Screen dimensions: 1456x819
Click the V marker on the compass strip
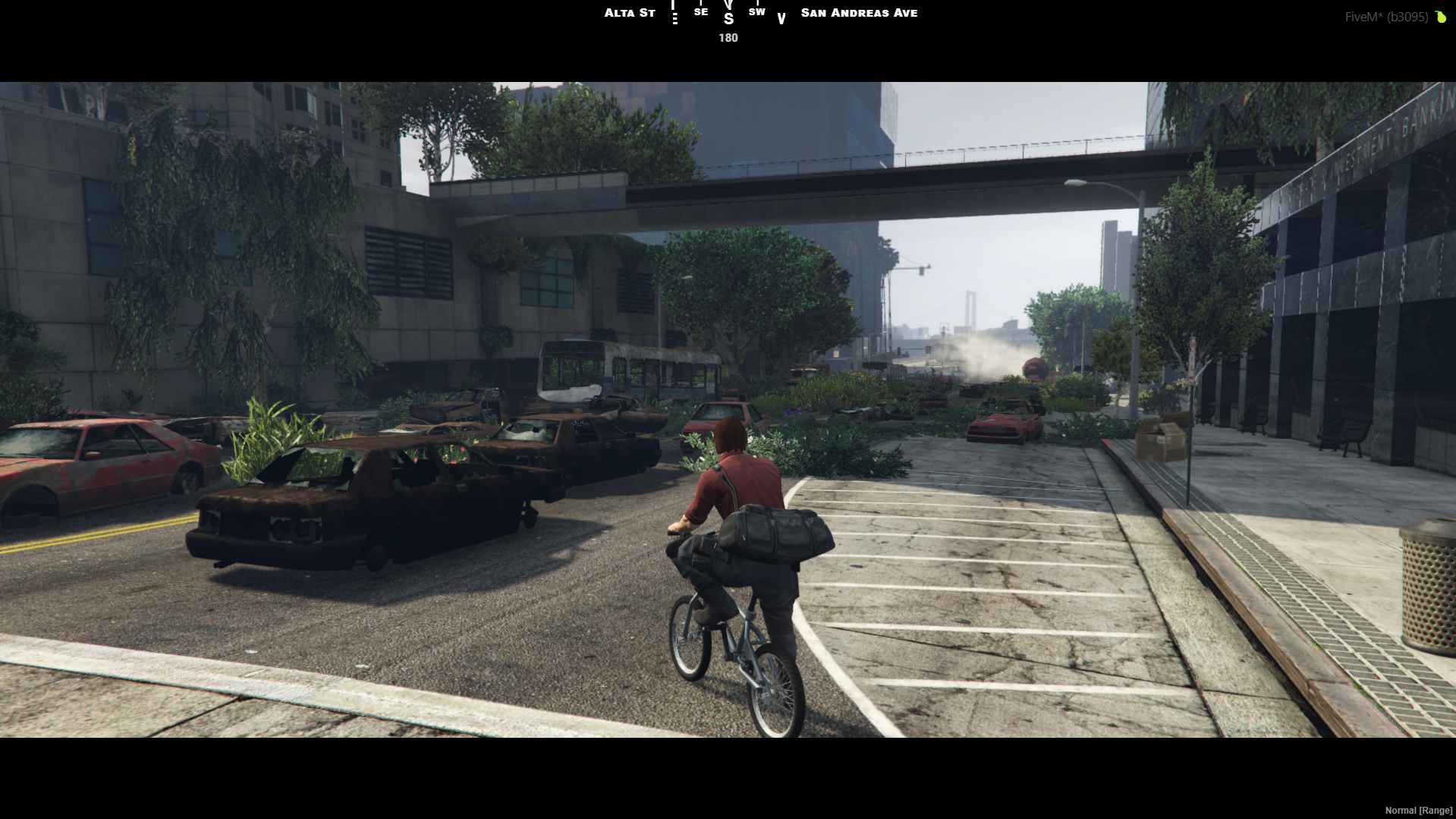(x=781, y=17)
